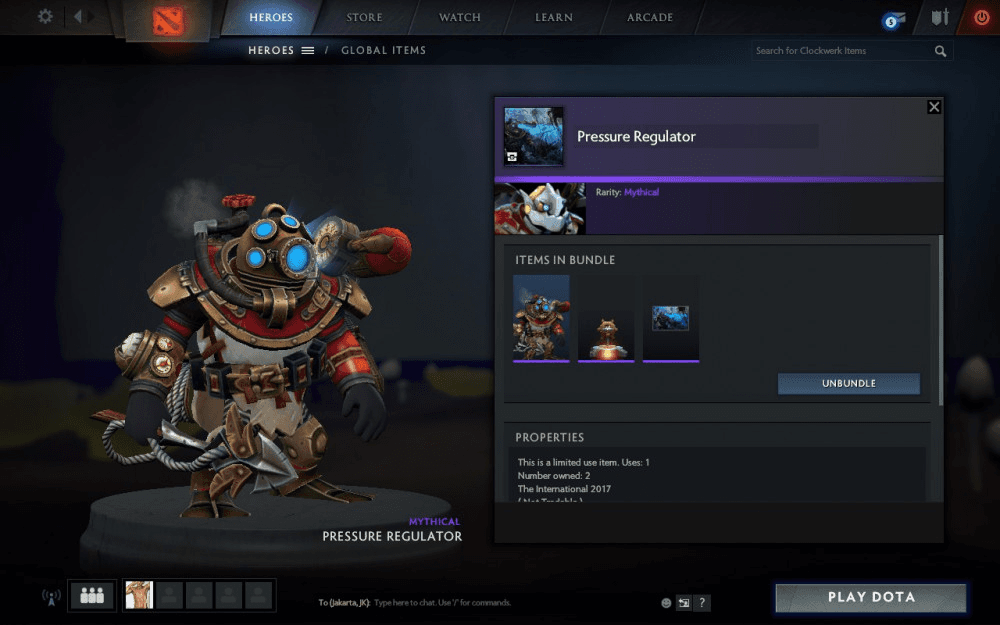Image resolution: width=1000 pixels, height=625 pixels.
Task: Close the Pressure Regulator item panel
Action: click(934, 107)
